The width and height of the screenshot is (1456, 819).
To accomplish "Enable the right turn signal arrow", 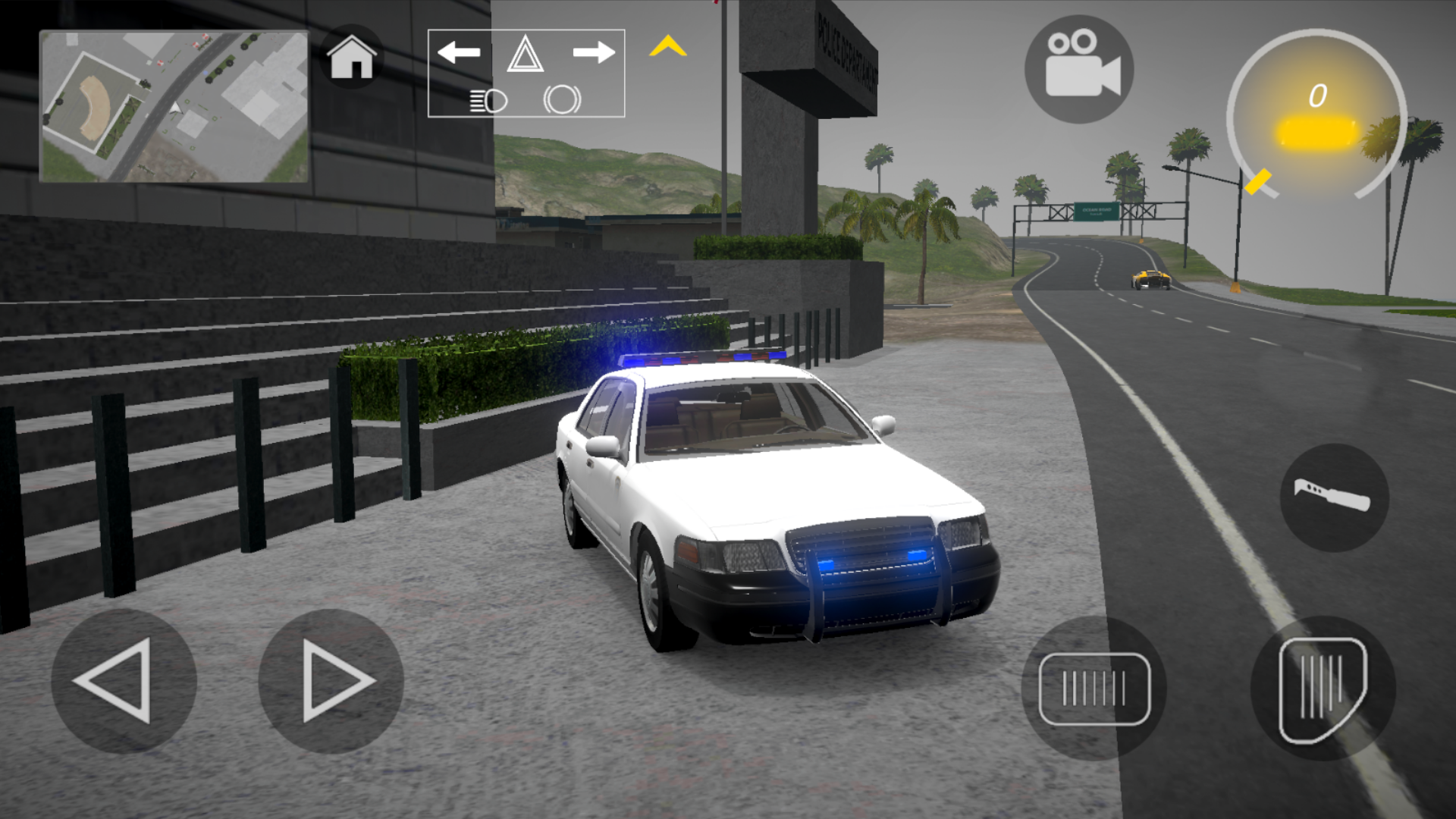I will click(595, 52).
